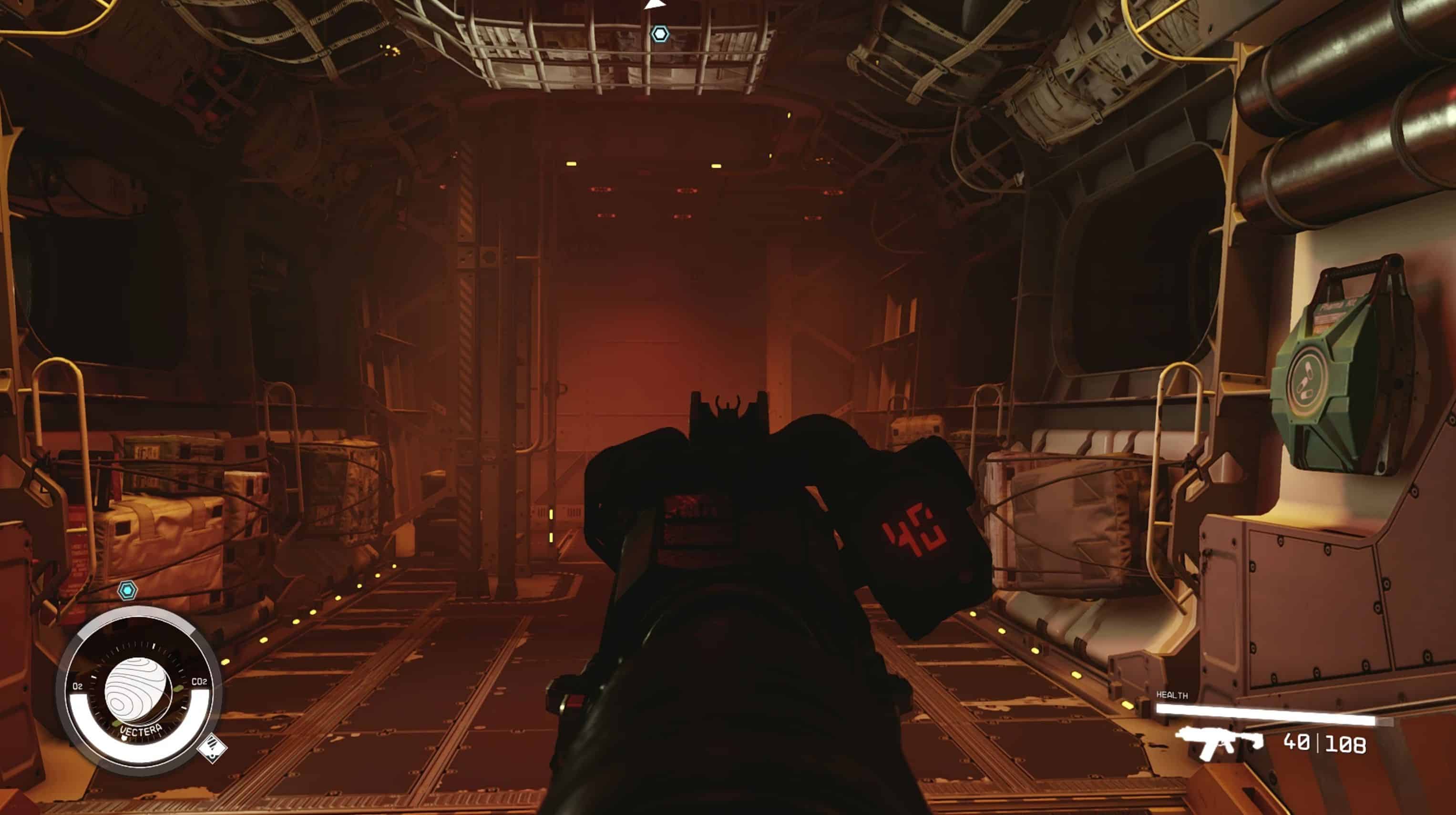Click the blue hexagon marker above the Vectera watch
1456x815 pixels.
127,591
